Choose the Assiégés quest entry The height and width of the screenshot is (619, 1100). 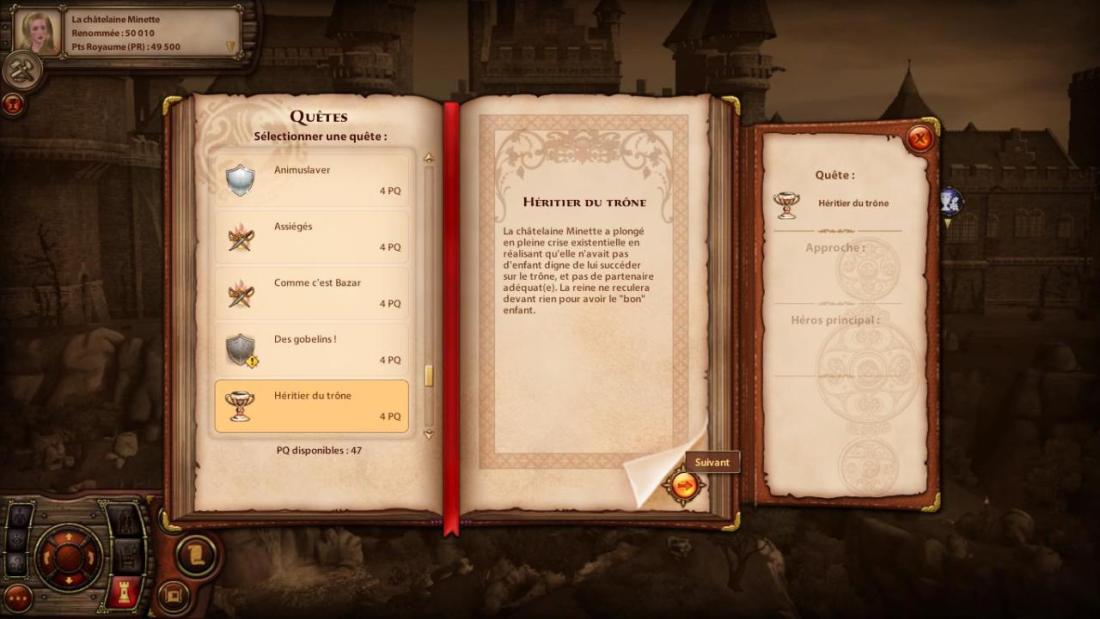(312, 237)
